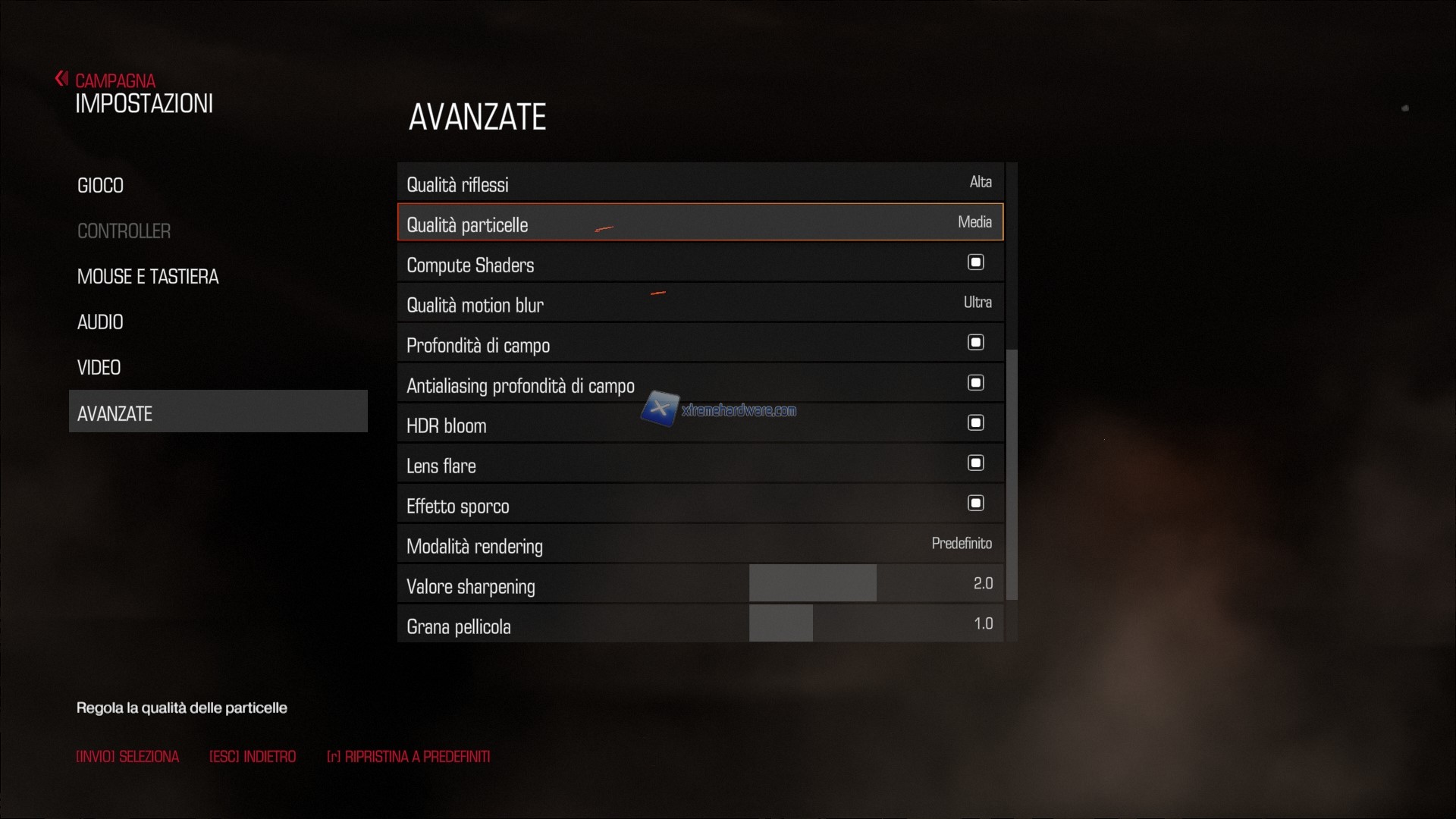Adjust the Valore sharpening slider
This screenshot has width=1456, height=819.
[876, 584]
